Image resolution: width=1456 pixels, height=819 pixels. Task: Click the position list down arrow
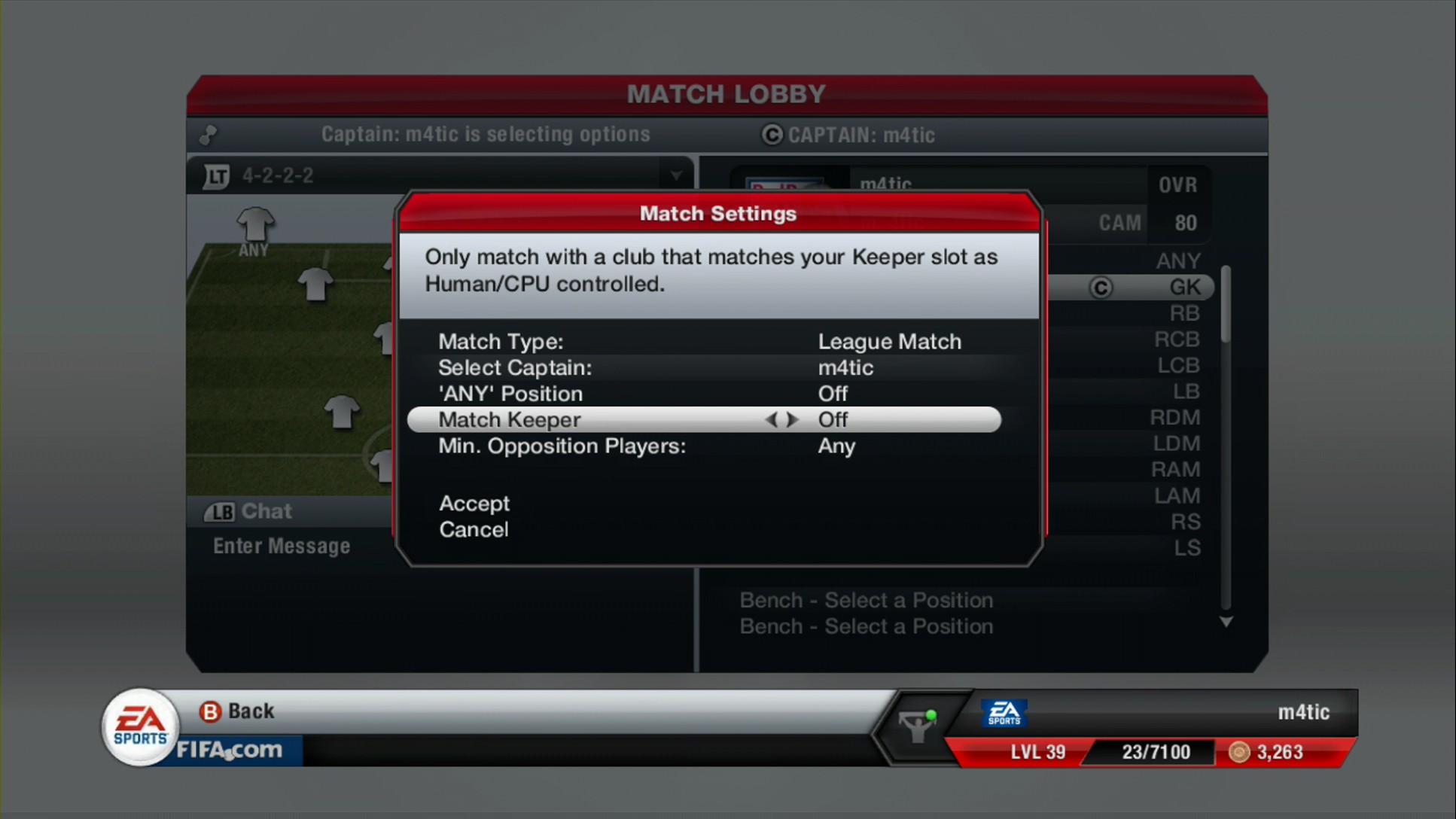[x=1226, y=623]
